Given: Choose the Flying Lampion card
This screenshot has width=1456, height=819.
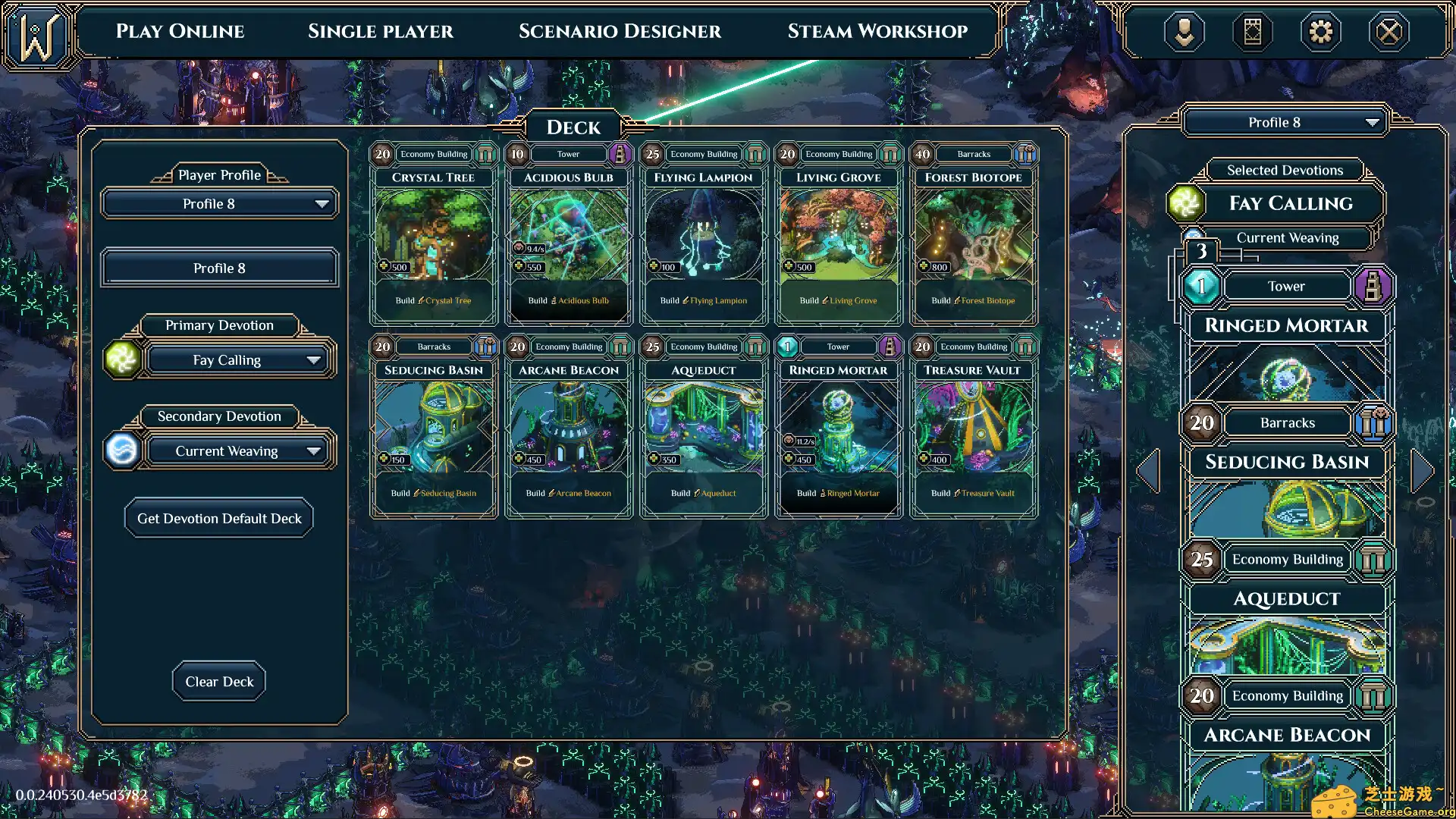Looking at the screenshot, I should click(704, 235).
